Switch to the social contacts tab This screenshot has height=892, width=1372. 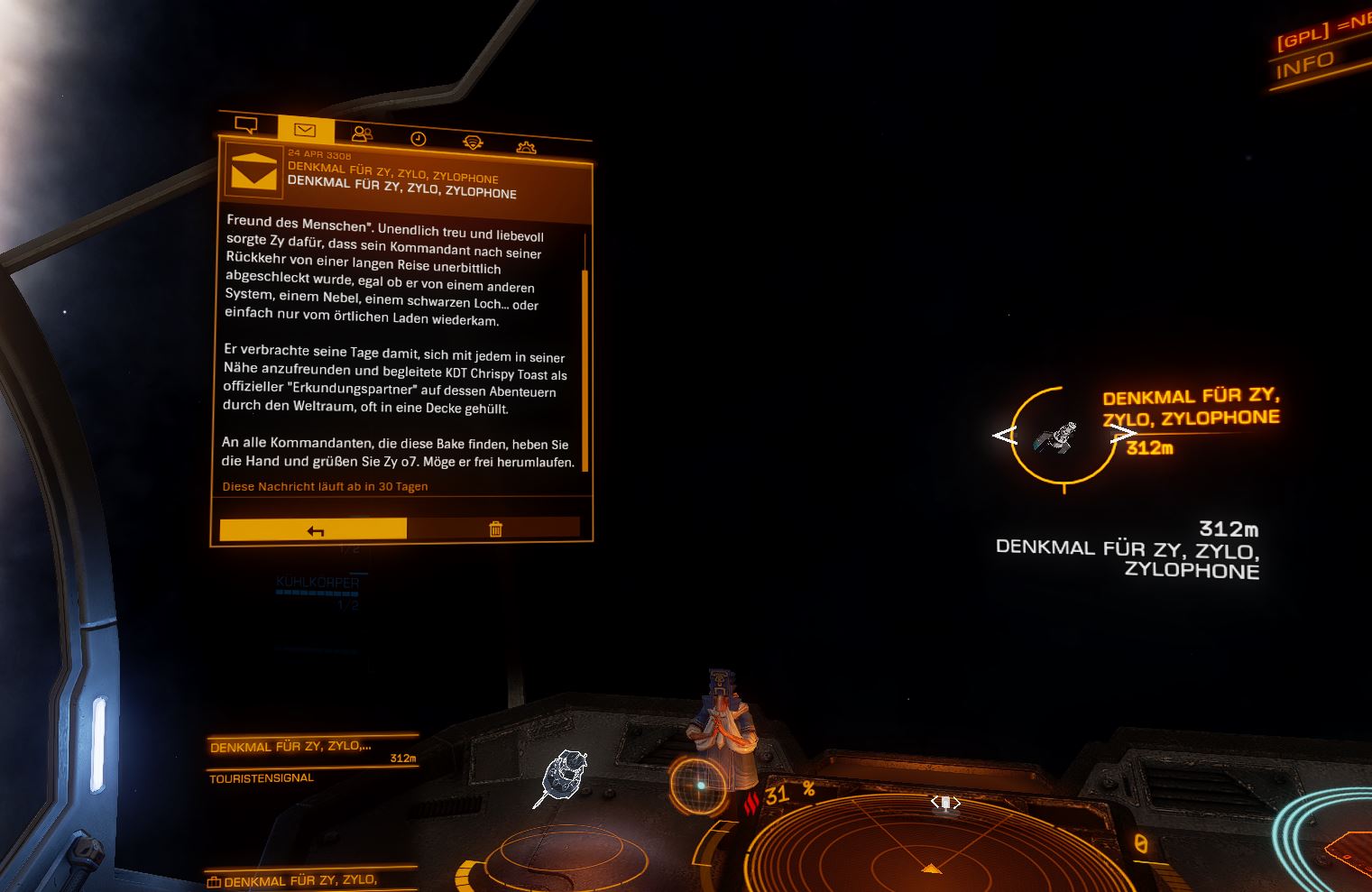click(362, 134)
